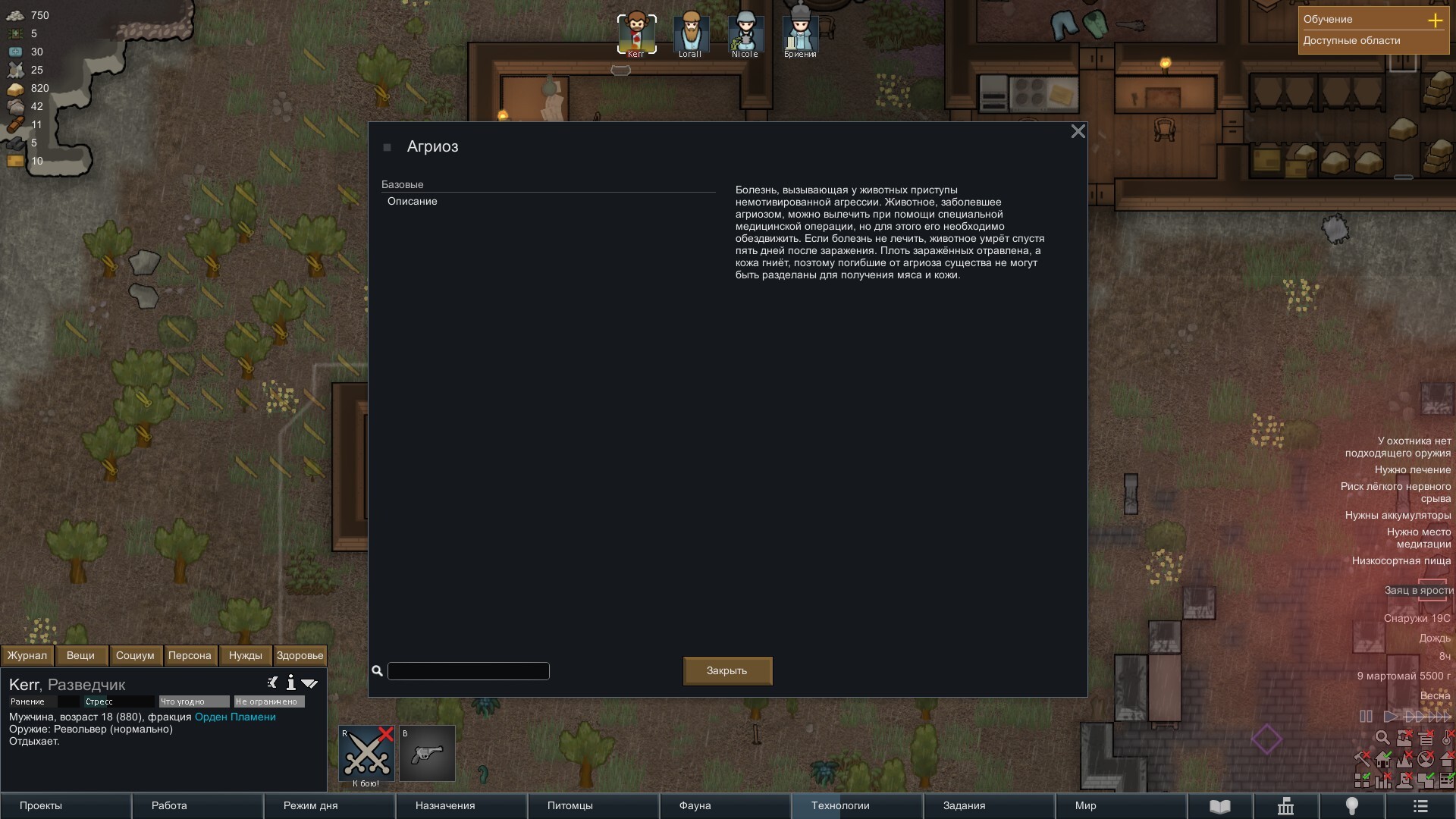This screenshot has height=819, width=1456.
Task: View the Нужды tab
Action: (245, 656)
